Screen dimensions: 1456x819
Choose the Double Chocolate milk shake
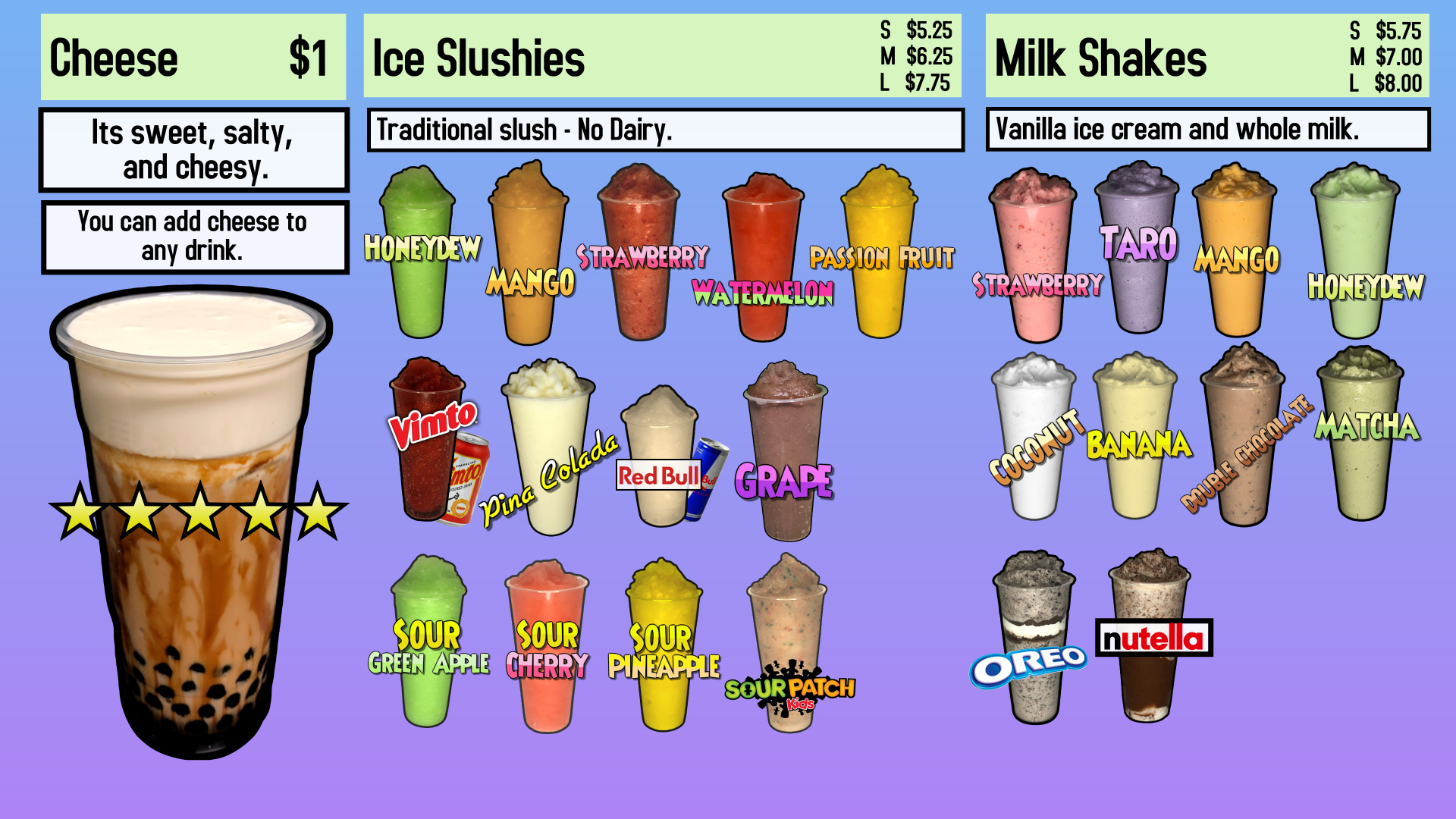[1243, 440]
